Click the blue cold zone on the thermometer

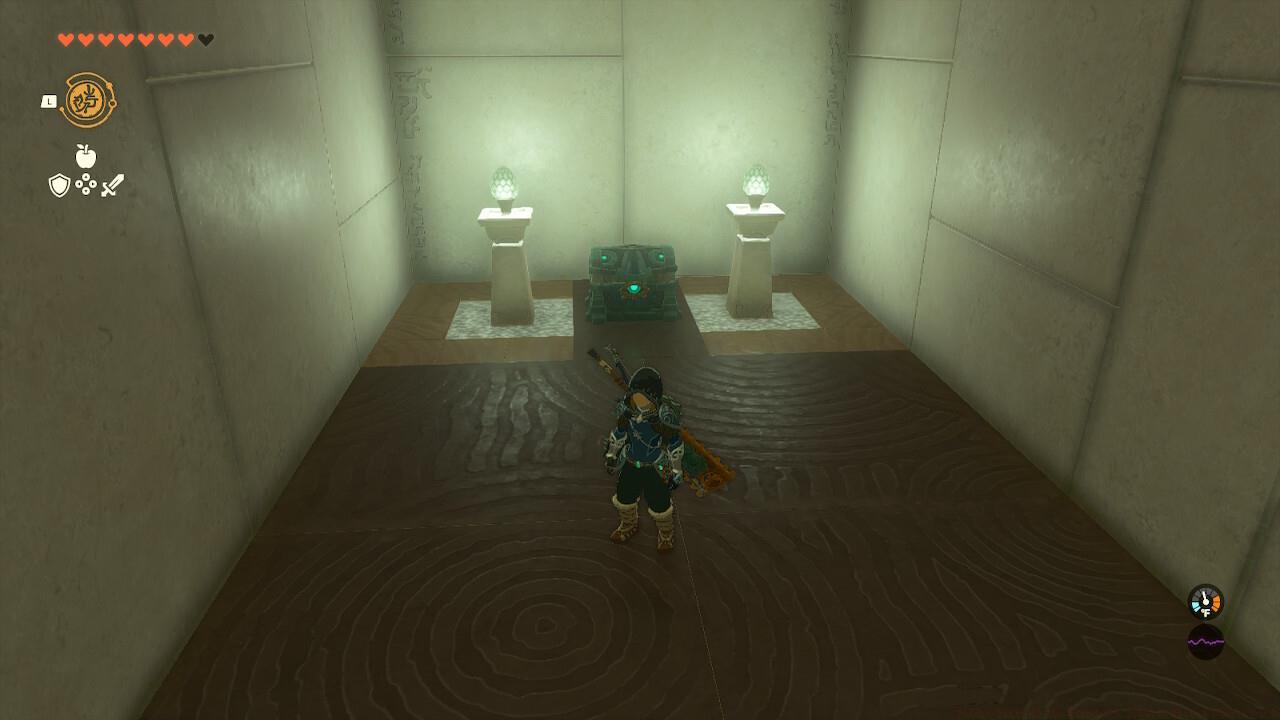(x=1196, y=605)
